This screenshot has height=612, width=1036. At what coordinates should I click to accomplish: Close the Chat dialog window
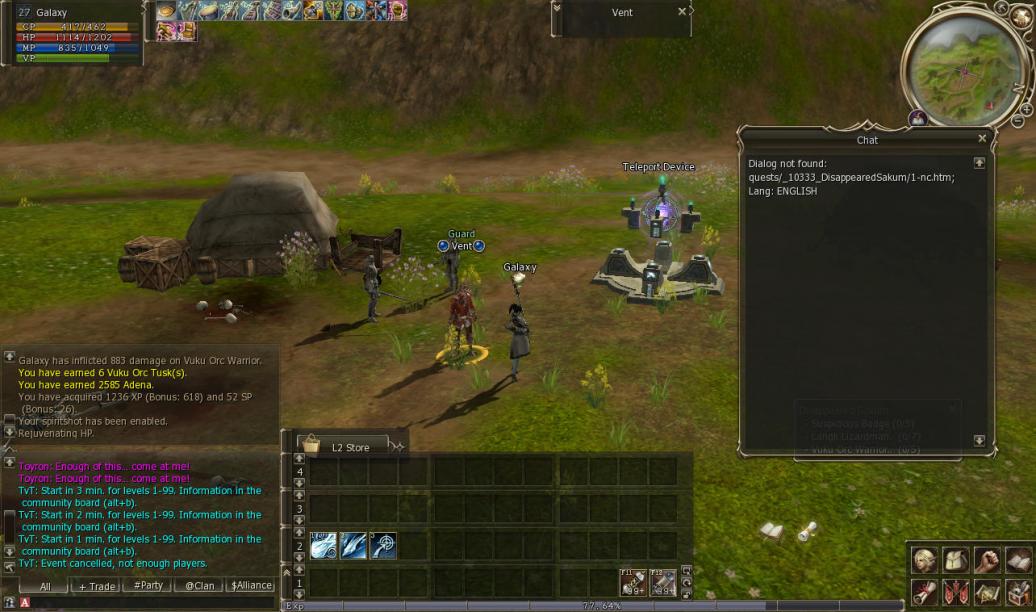pyautogui.click(x=982, y=139)
